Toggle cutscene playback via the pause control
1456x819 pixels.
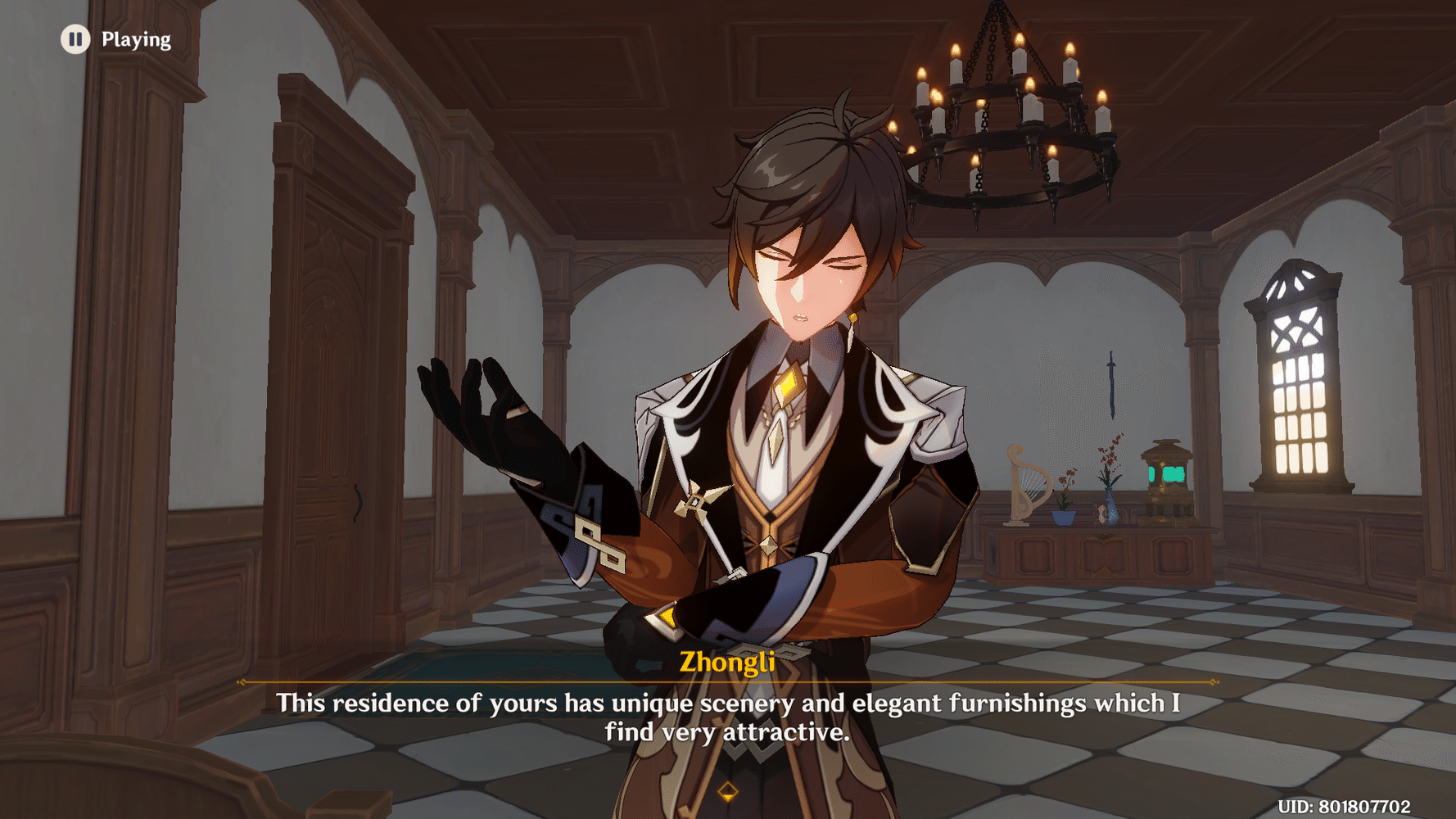pyautogui.click(x=75, y=38)
